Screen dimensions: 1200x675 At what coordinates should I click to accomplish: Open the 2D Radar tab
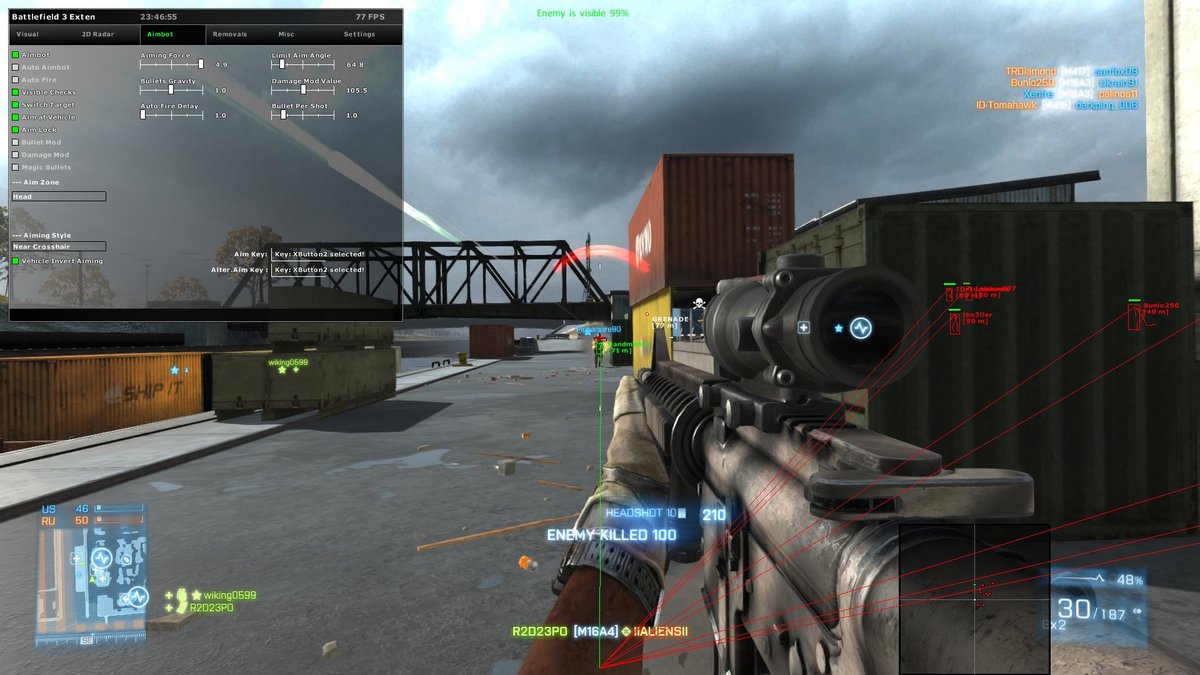coord(96,34)
